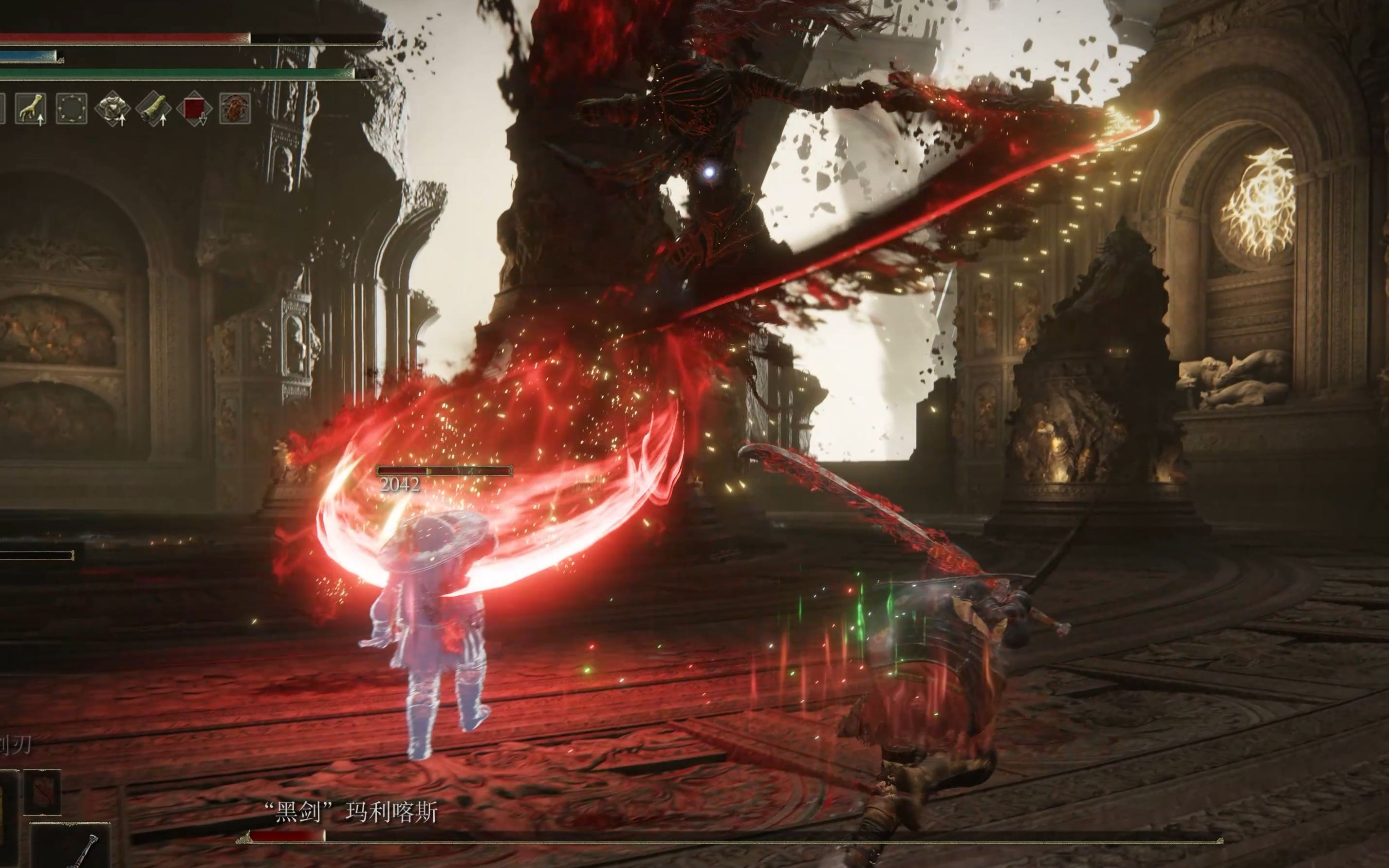Select the orange-brown beetle status icon
Image resolution: width=1389 pixels, height=868 pixels.
point(235,109)
